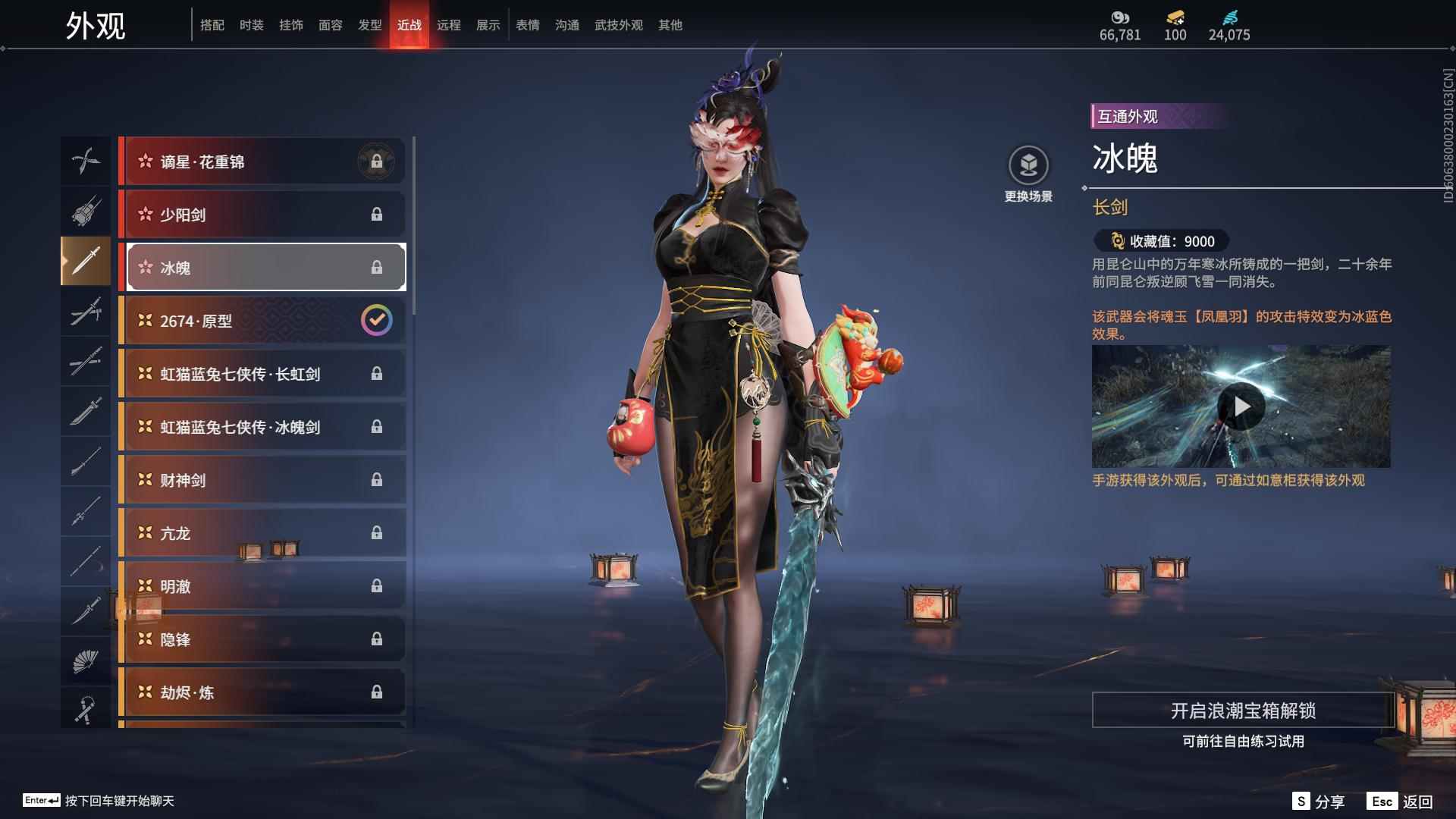Open the 挂饰 tab
This screenshot has height=819, width=1456.
click(x=290, y=25)
